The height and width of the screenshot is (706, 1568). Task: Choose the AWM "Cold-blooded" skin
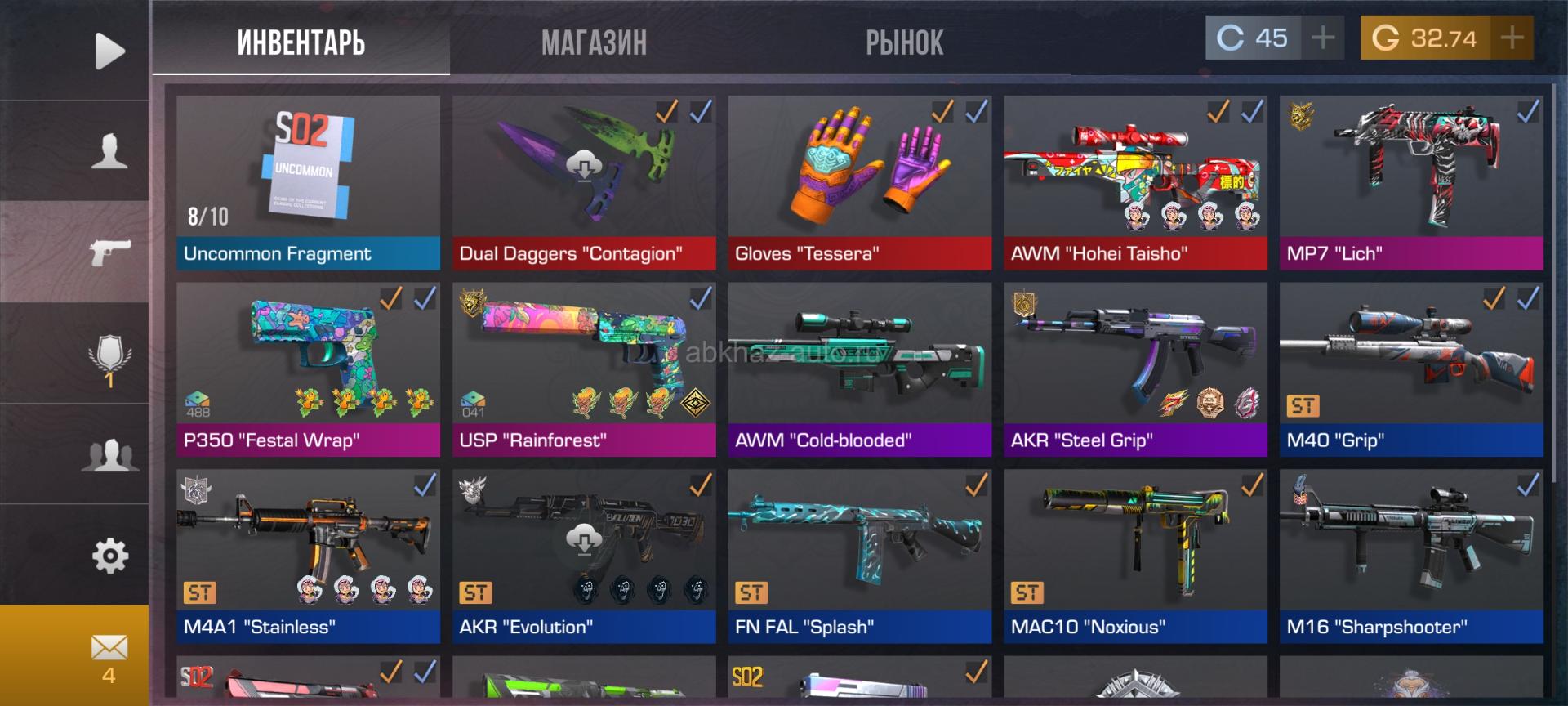(x=859, y=369)
